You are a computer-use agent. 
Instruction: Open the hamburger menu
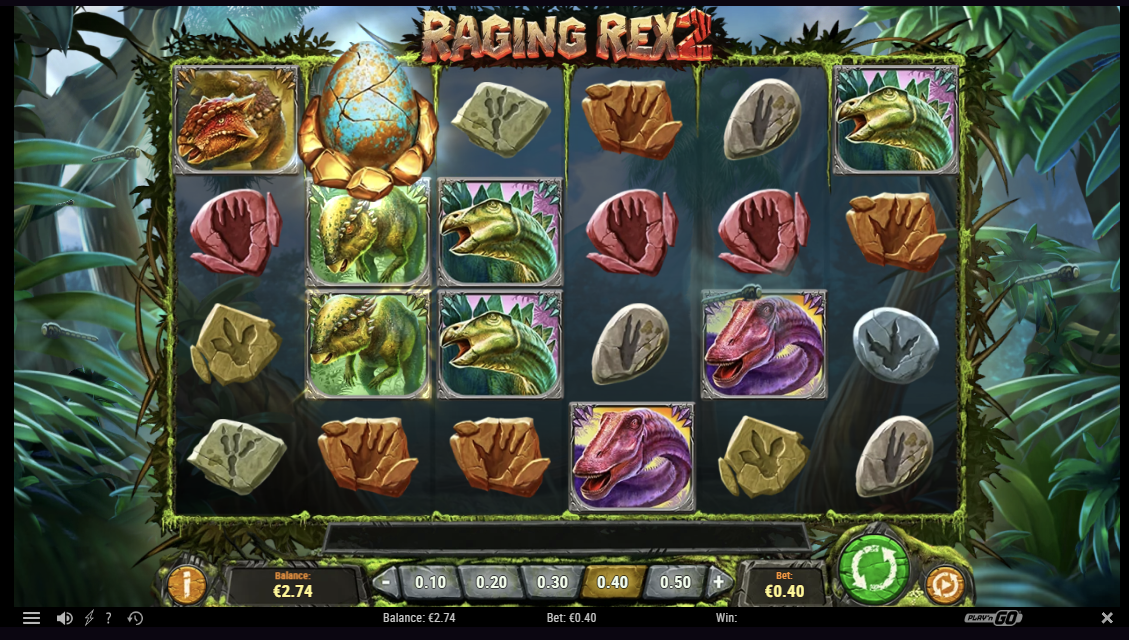pos(31,618)
